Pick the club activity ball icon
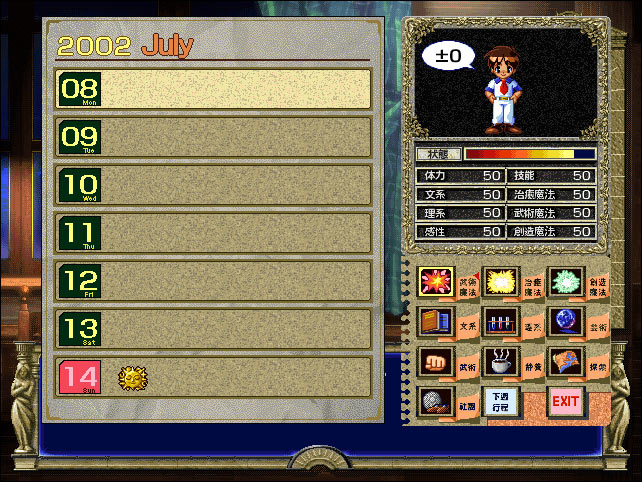Image resolution: width=642 pixels, height=482 pixels. coord(437,401)
